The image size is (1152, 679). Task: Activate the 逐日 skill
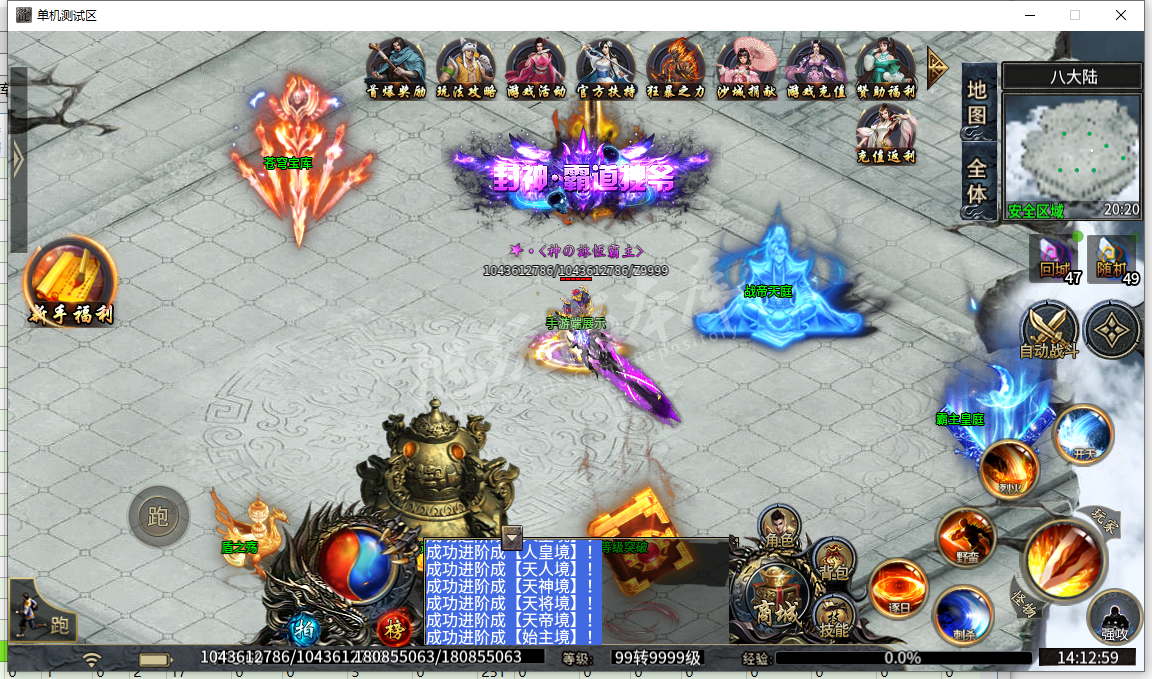coord(897,587)
